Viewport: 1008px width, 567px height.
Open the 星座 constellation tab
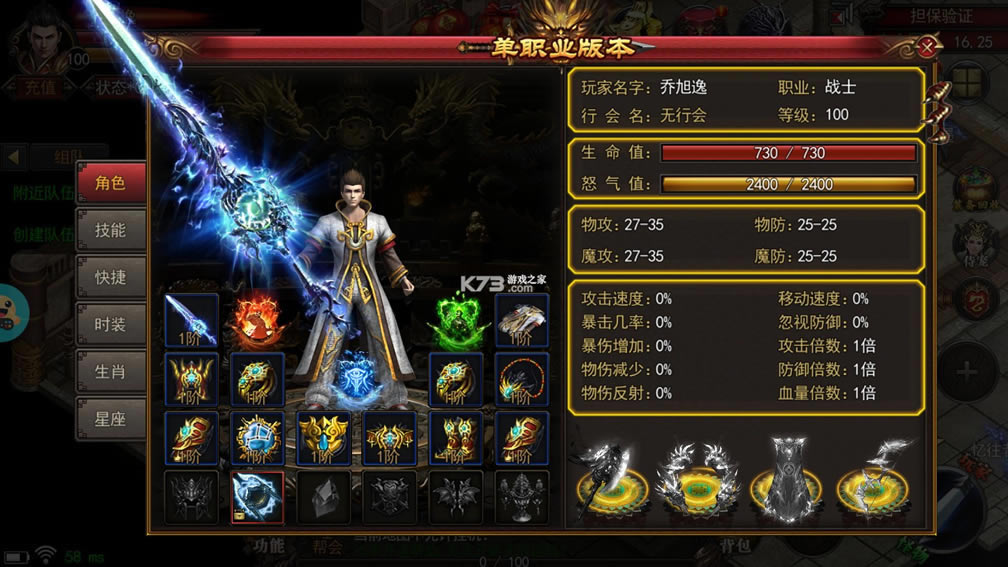click(110, 419)
